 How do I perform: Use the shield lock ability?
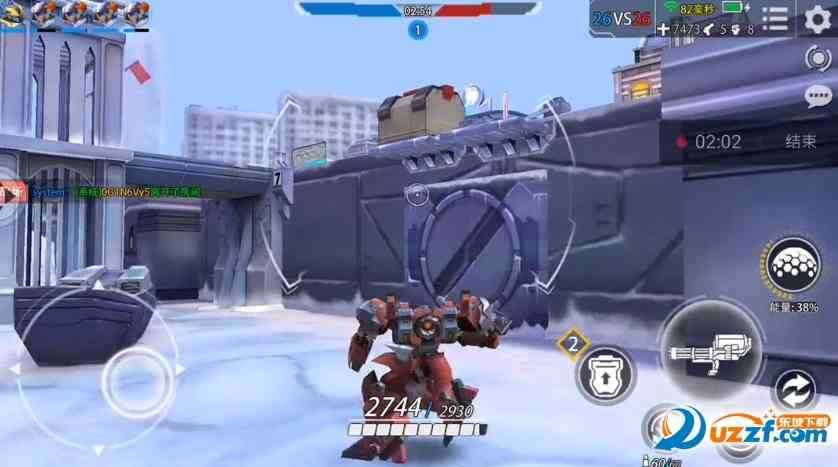[x=606, y=375]
